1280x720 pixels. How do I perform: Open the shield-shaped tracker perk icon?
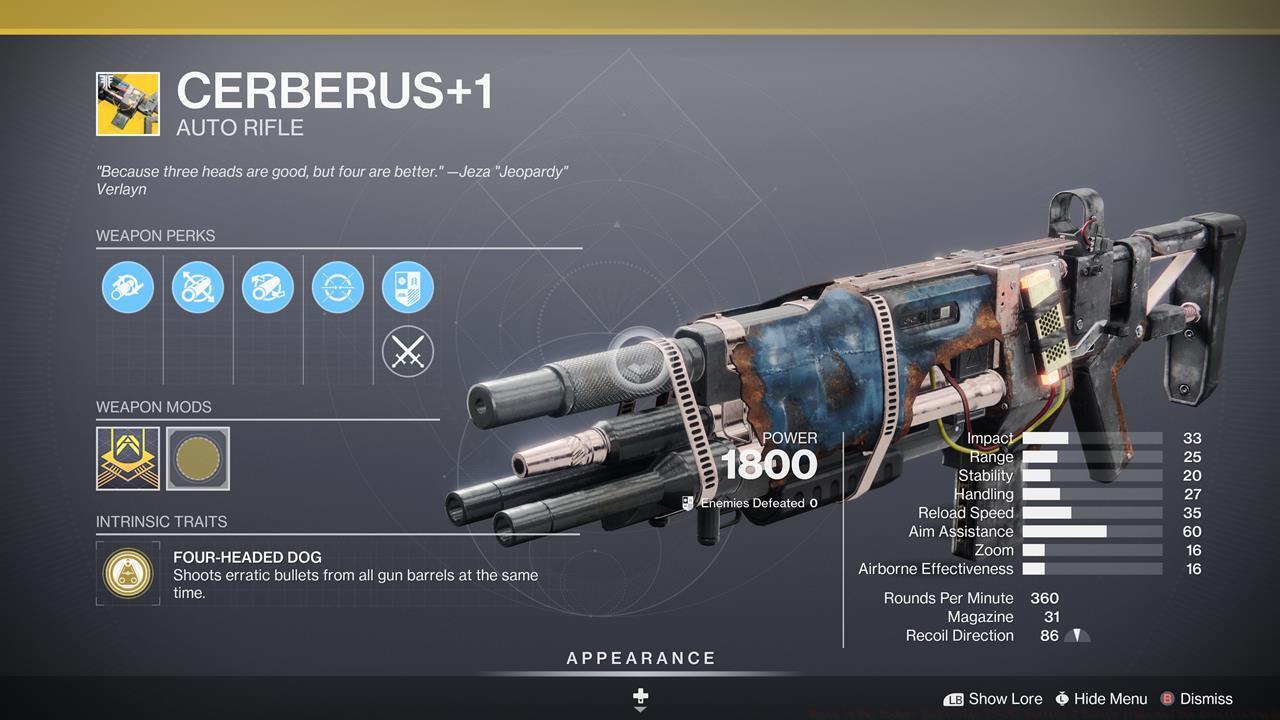408,287
